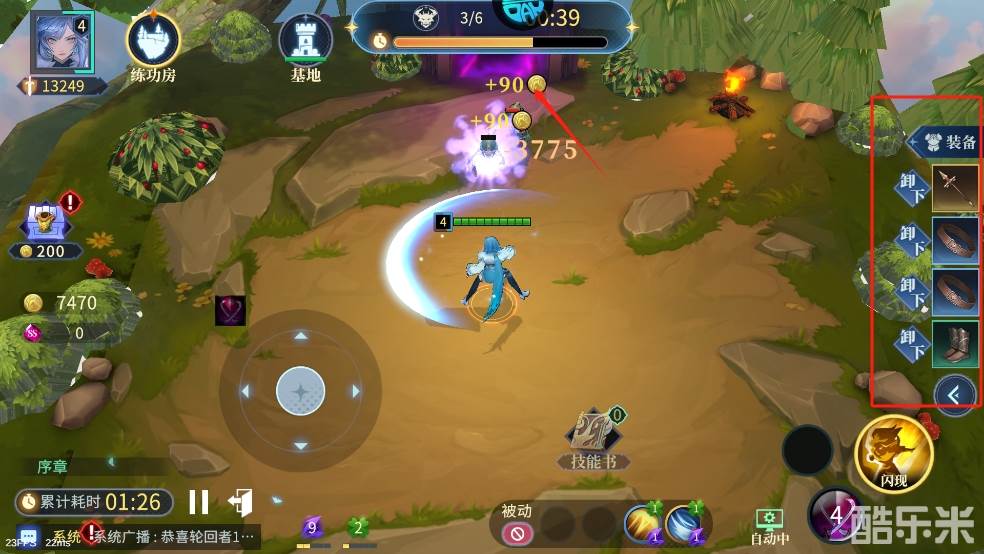984x554 pixels.
Task: Open the chat bubble icon
Action: coord(28,536)
